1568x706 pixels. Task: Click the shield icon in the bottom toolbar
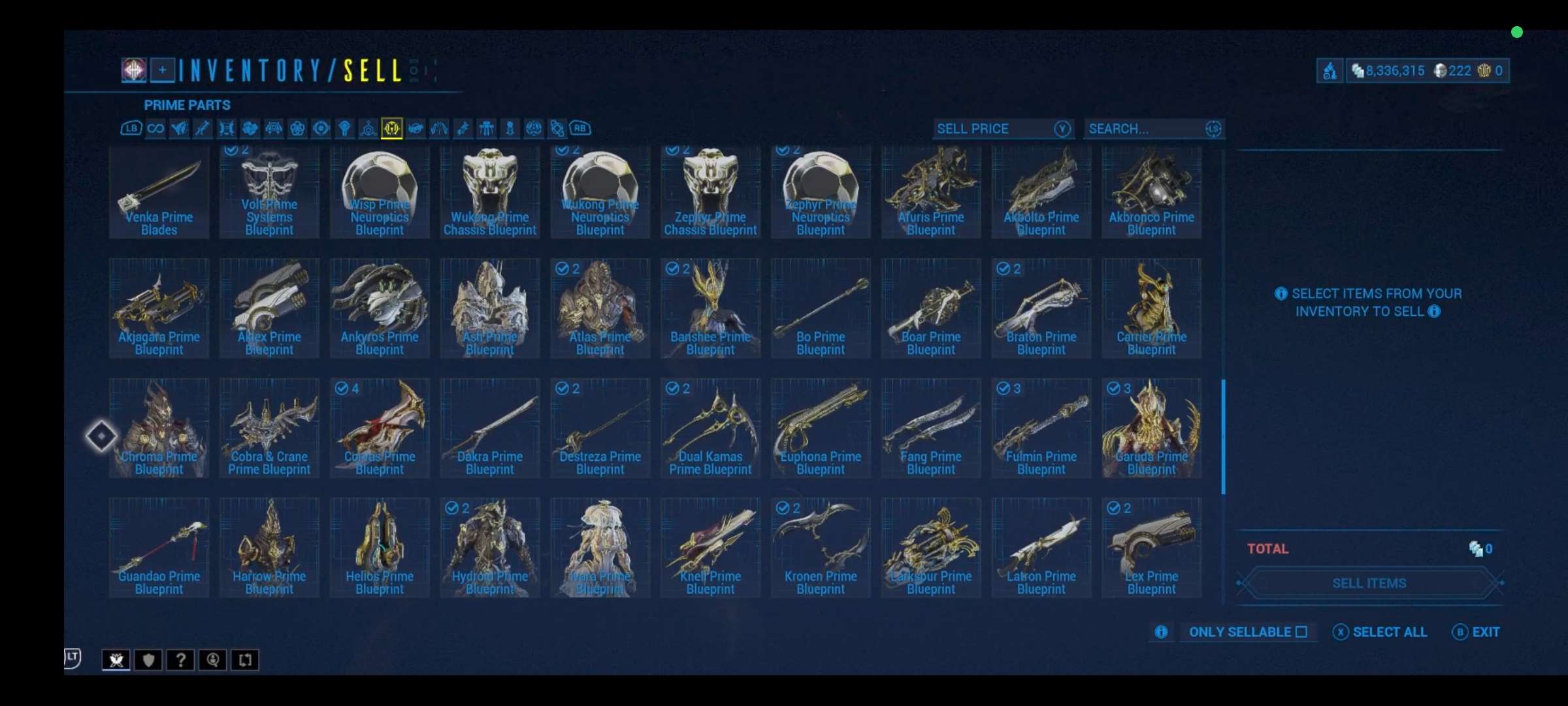(148, 660)
